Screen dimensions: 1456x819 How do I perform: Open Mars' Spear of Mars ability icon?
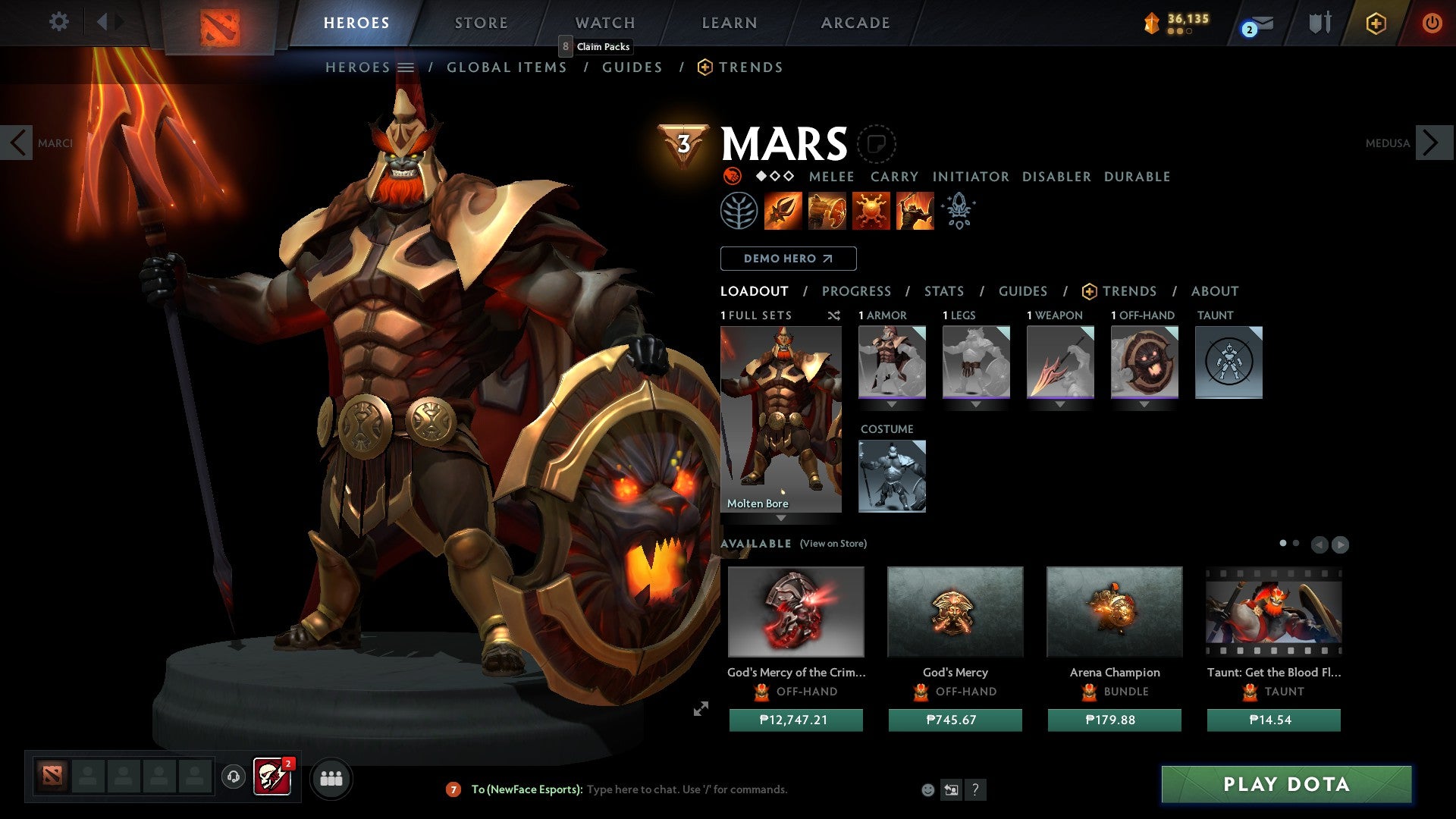(783, 210)
